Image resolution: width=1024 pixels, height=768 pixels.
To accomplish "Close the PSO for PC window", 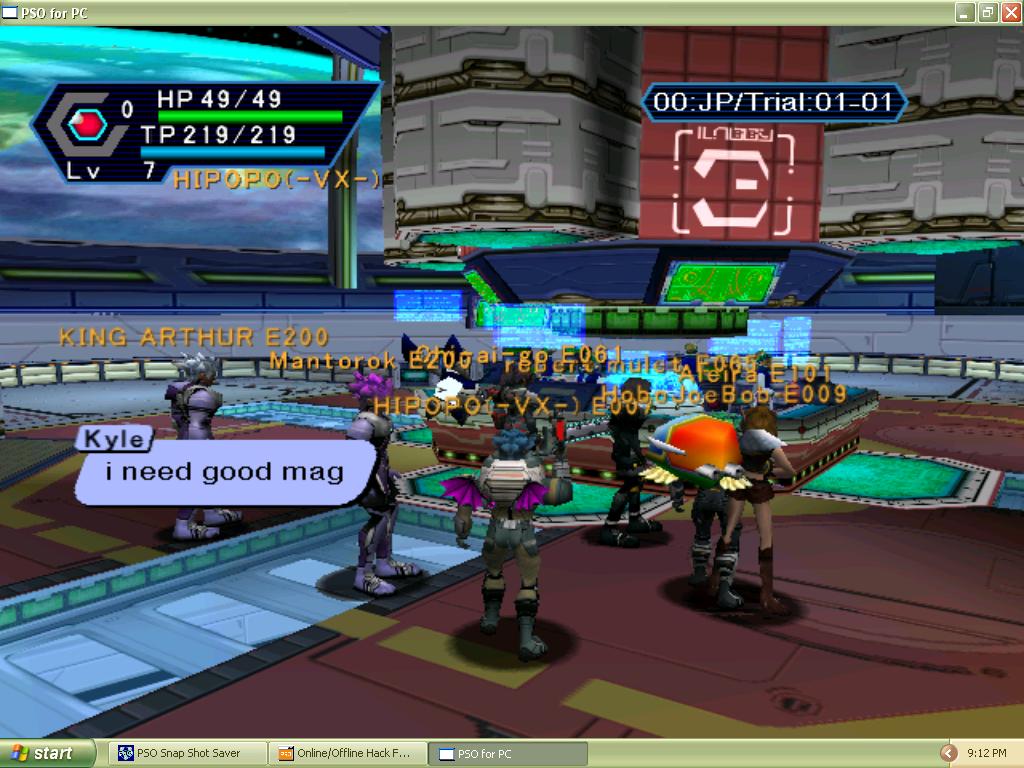I will (1009, 12).
